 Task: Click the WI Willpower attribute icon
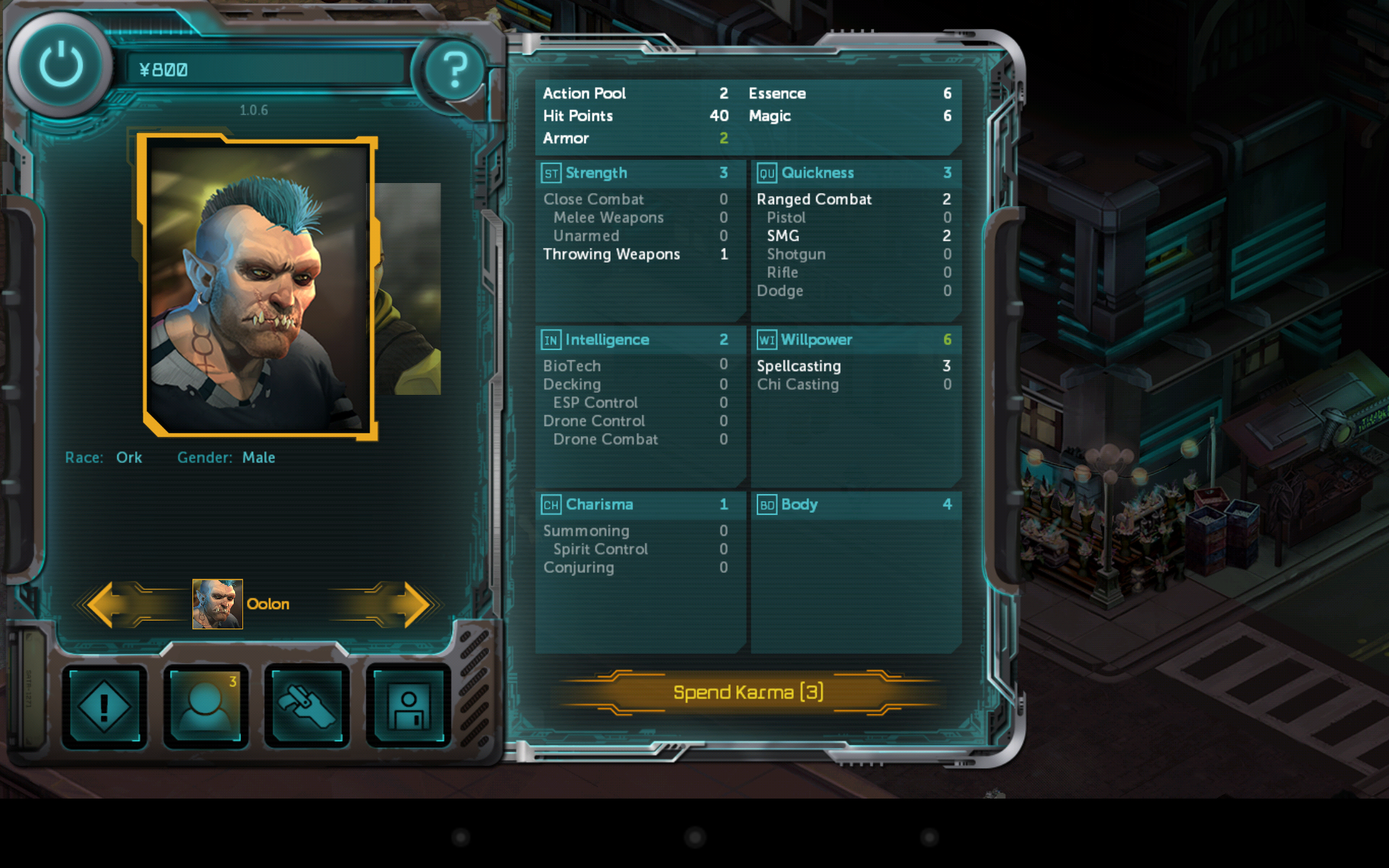pos(767,339)
